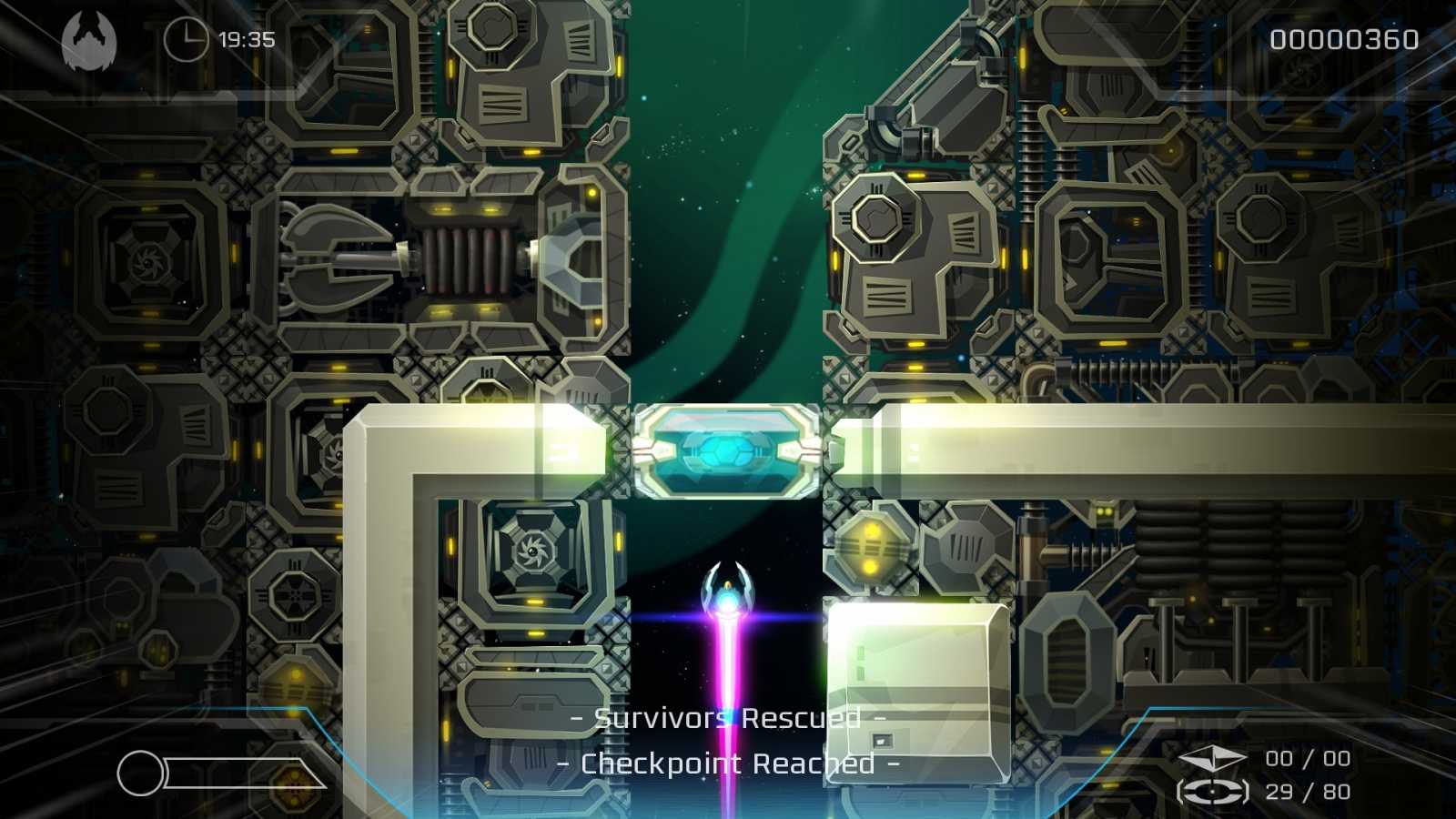The width and height of the screenshot is (1456, 819).
Task: Click the collectible eye icon showing 29/80
Action: [1214, 790]
